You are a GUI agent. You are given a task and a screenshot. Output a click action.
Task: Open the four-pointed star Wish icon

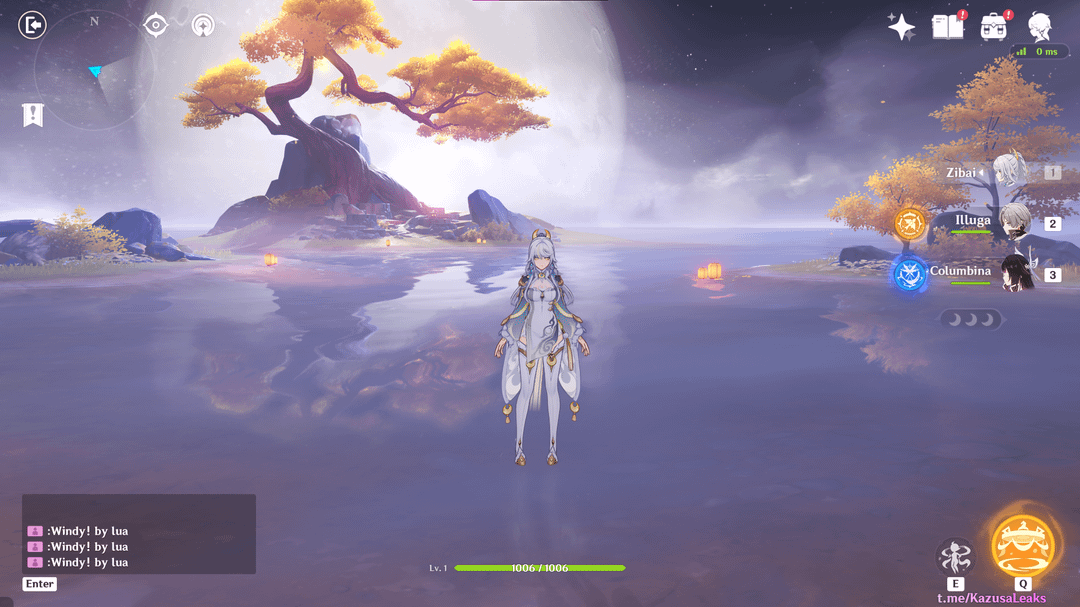point(901,27)
